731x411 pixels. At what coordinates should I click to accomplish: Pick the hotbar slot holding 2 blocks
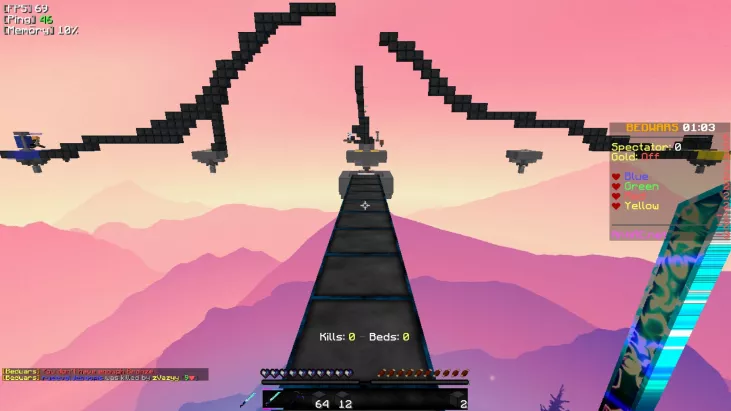457,399
